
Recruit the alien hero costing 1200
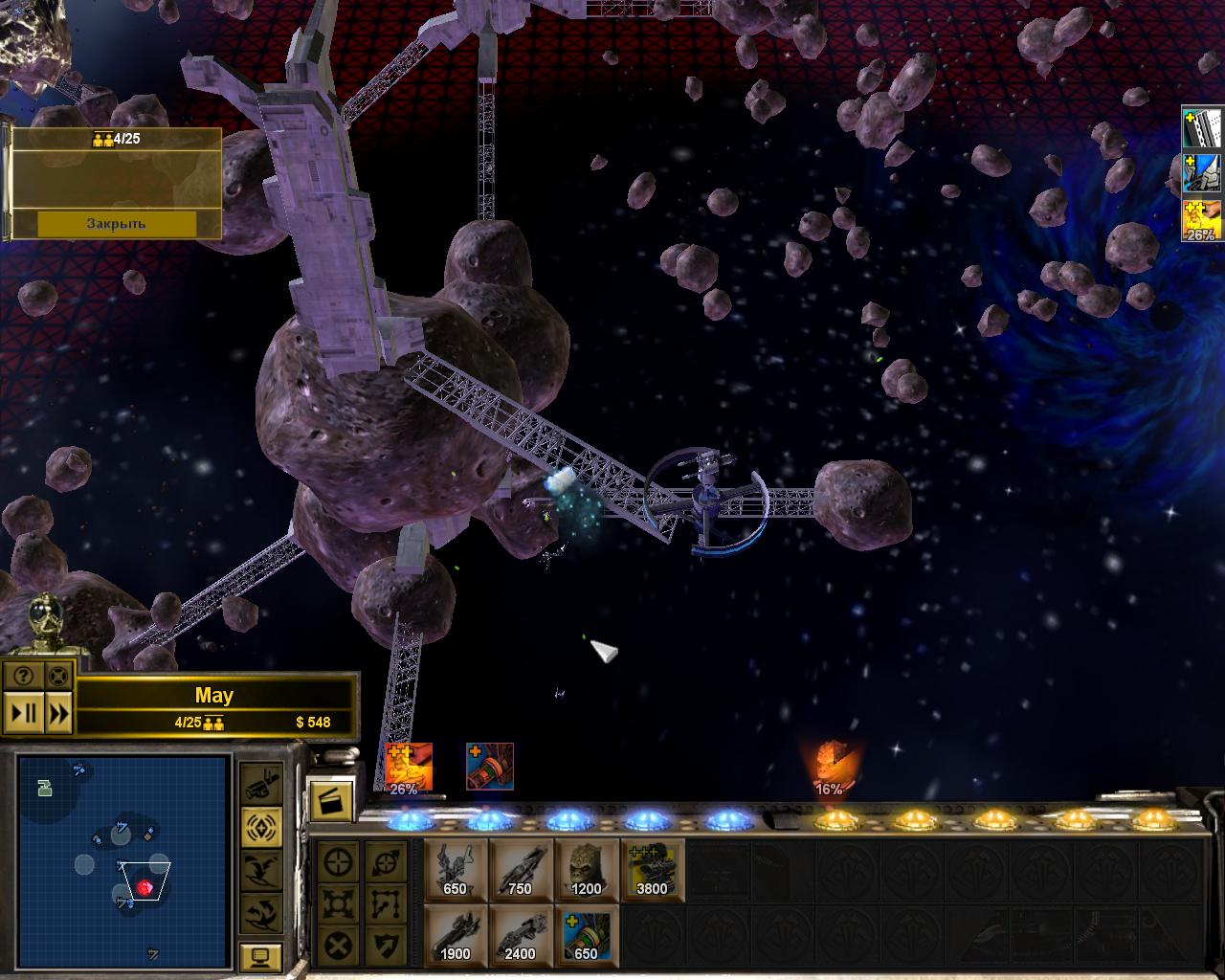[x=586, y=869]
